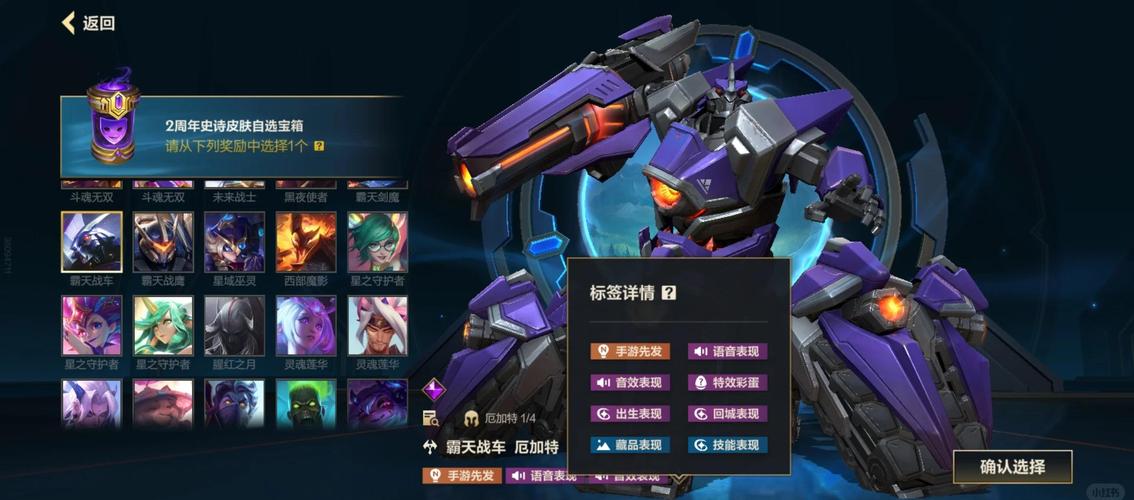The height and width of the screenshot is (500, 1134).
Task: Select the 西部魔影 skin thumbnail
Action: click(x=306, y=242)
